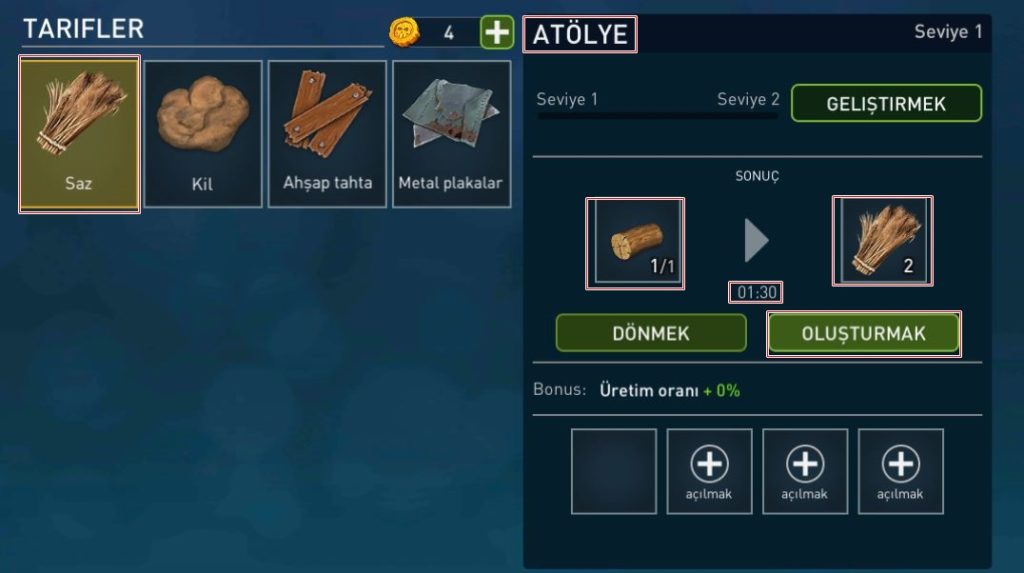Screen dimensions: 1024x573
Task: Choose the Kil recipe
Action: click(x=203, y=133)
